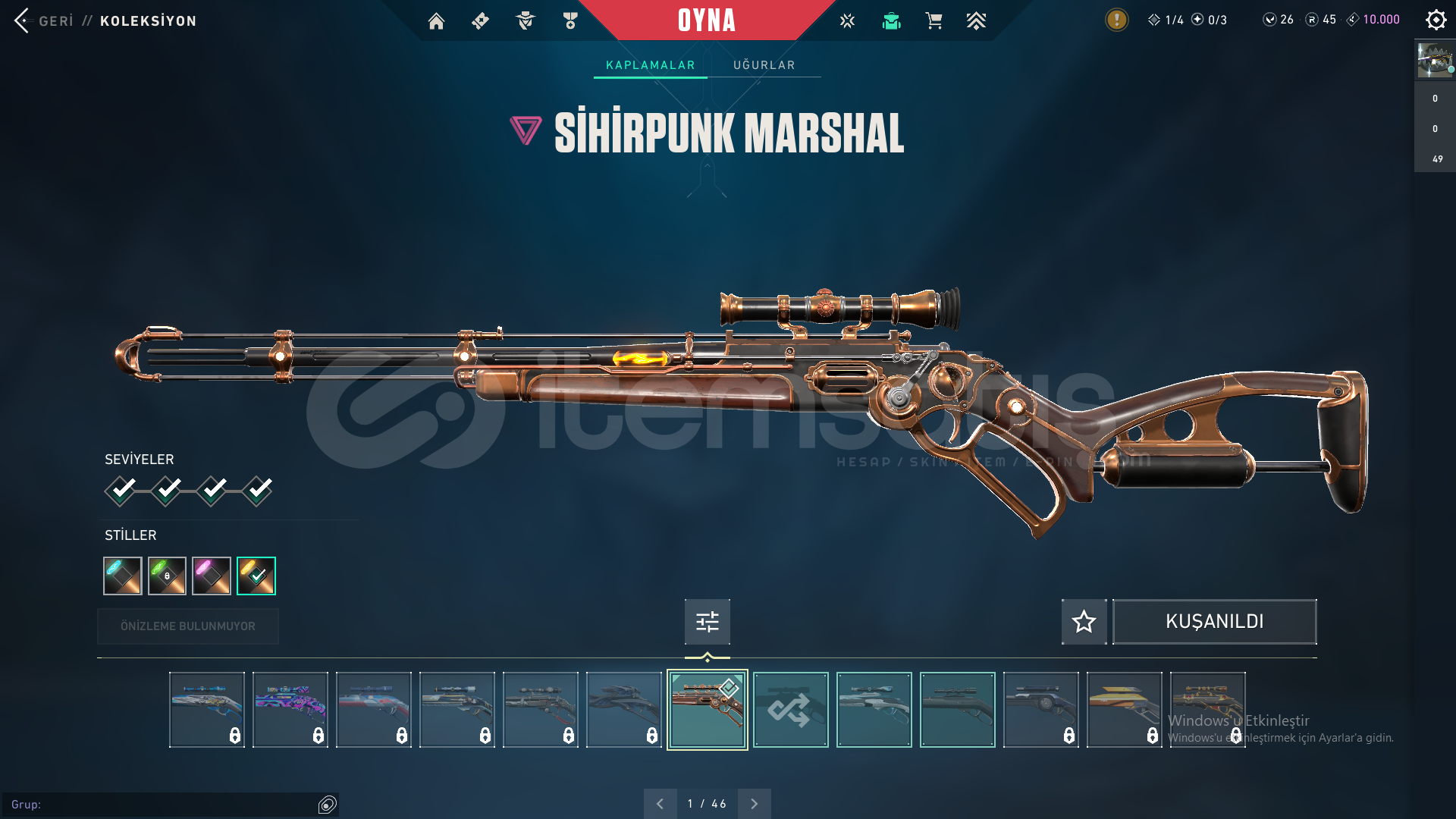Select the yellow equipped style swatch
The height and width of the screenshot is (819, 1456).
coord(256,576)
